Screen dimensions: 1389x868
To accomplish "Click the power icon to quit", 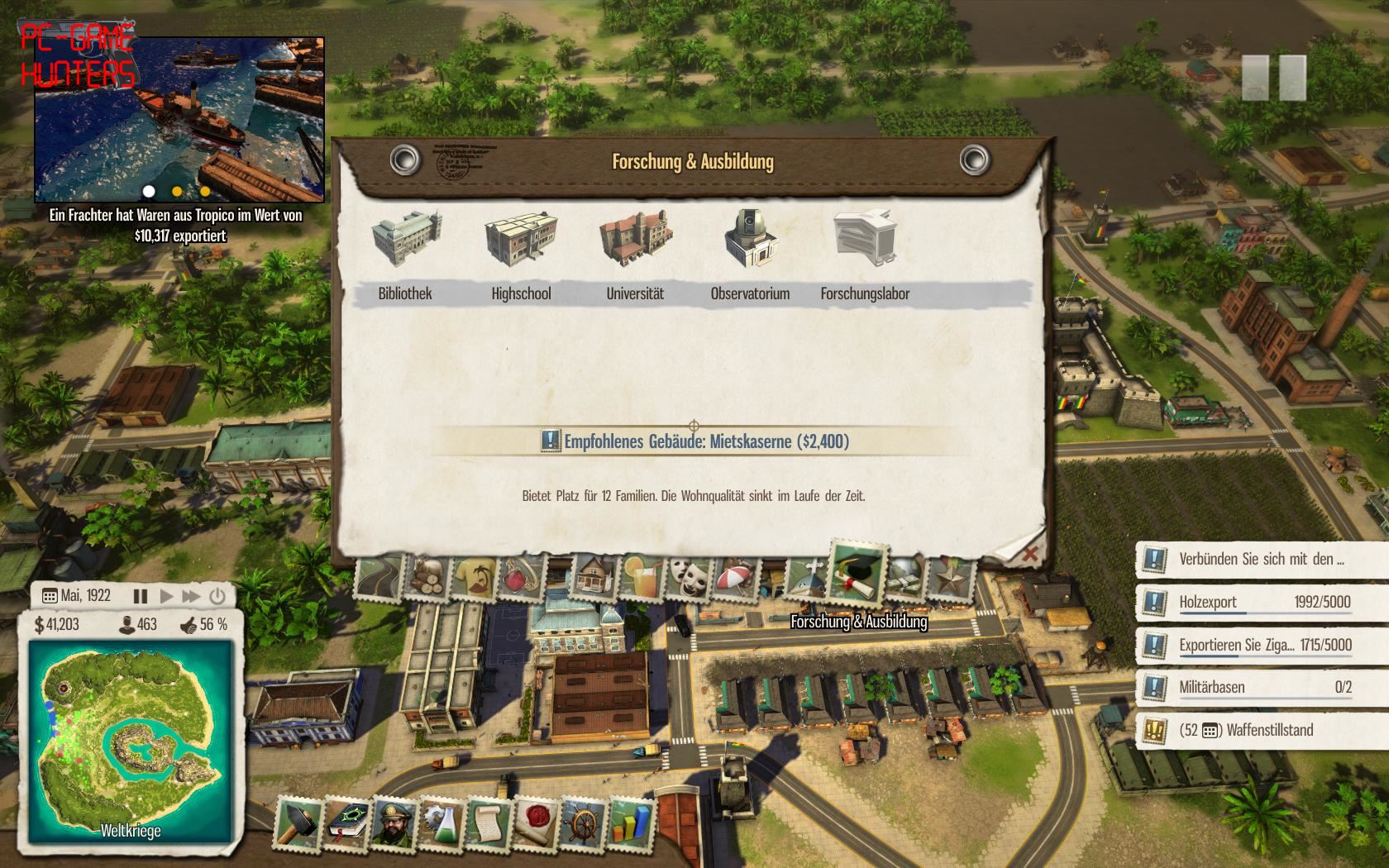I will pyautogui.click(x=217, y=596).
